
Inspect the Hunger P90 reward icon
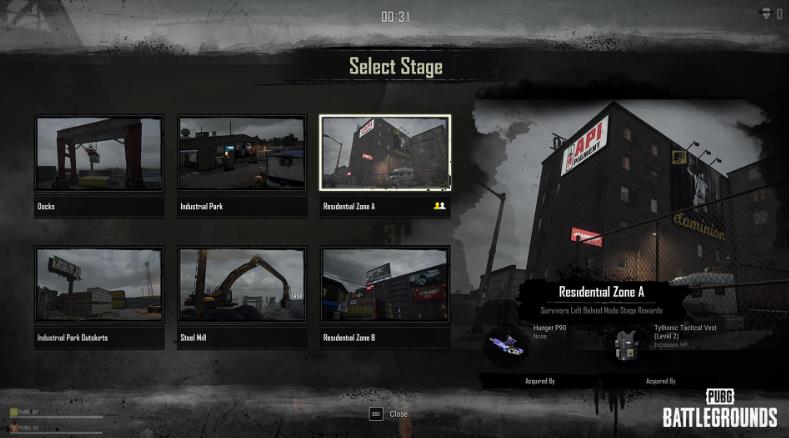tap(507, 345)
